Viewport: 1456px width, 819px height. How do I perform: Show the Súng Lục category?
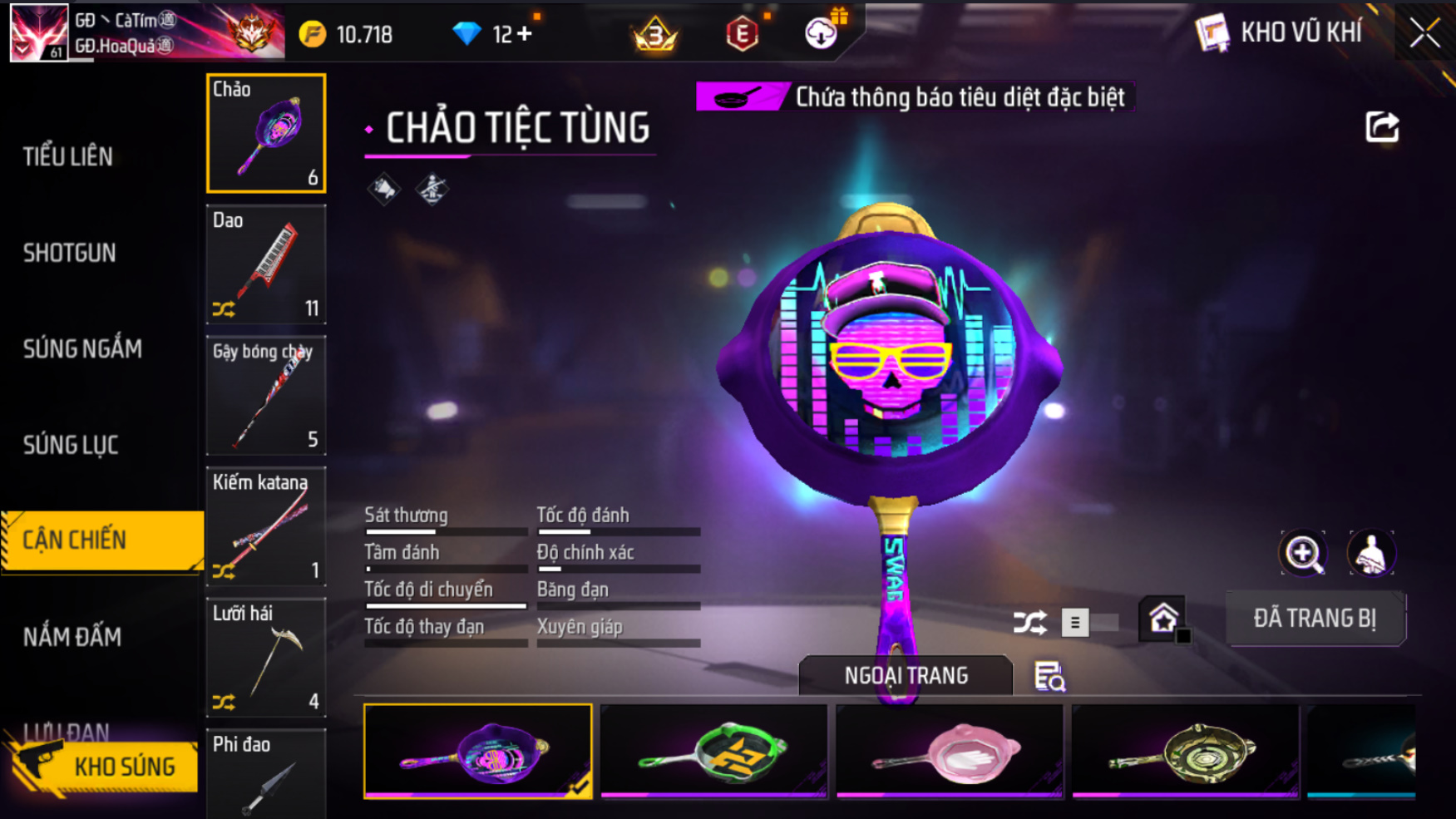coord(71,445)
